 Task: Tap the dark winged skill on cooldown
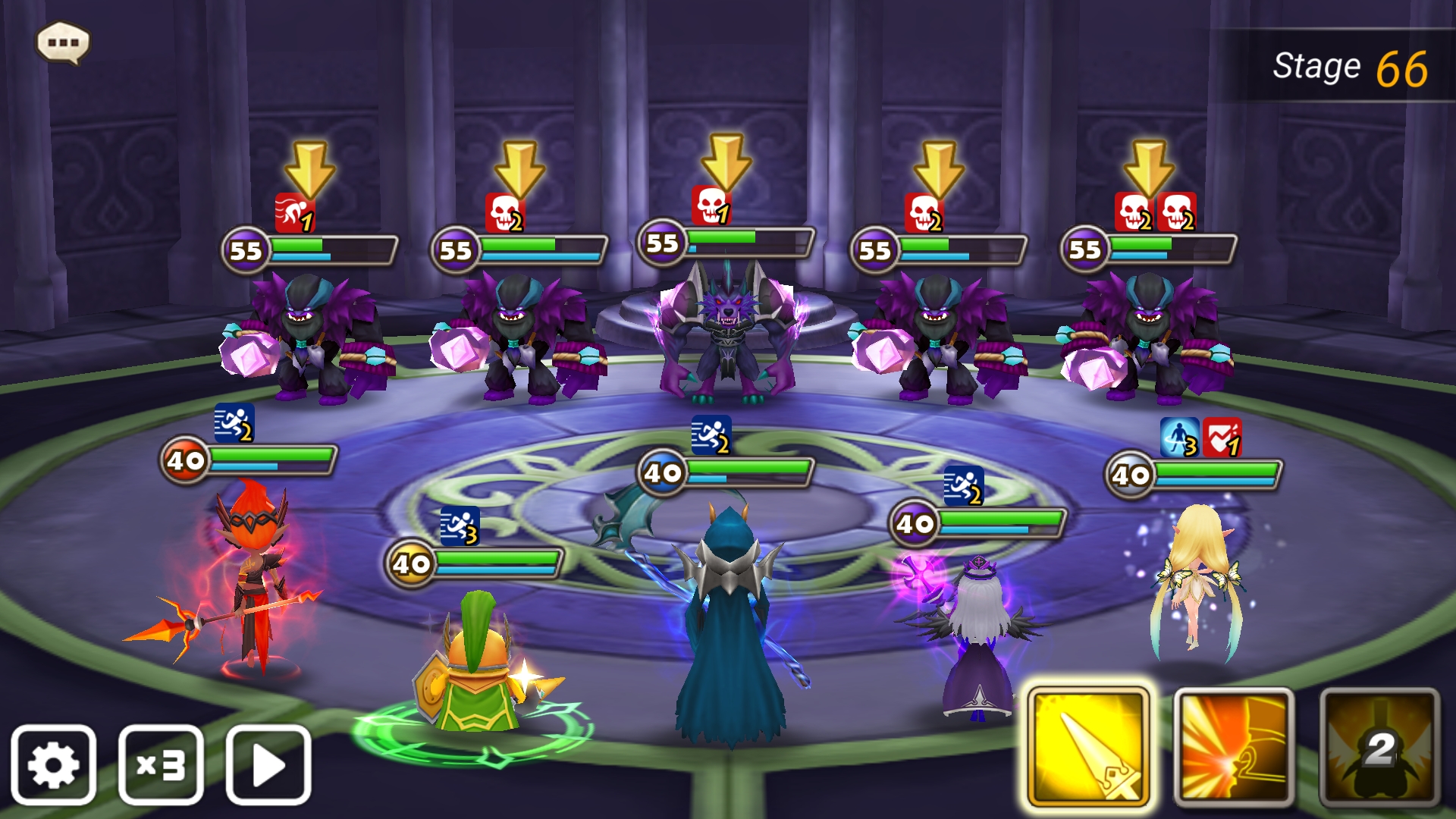coord(1379,747)
